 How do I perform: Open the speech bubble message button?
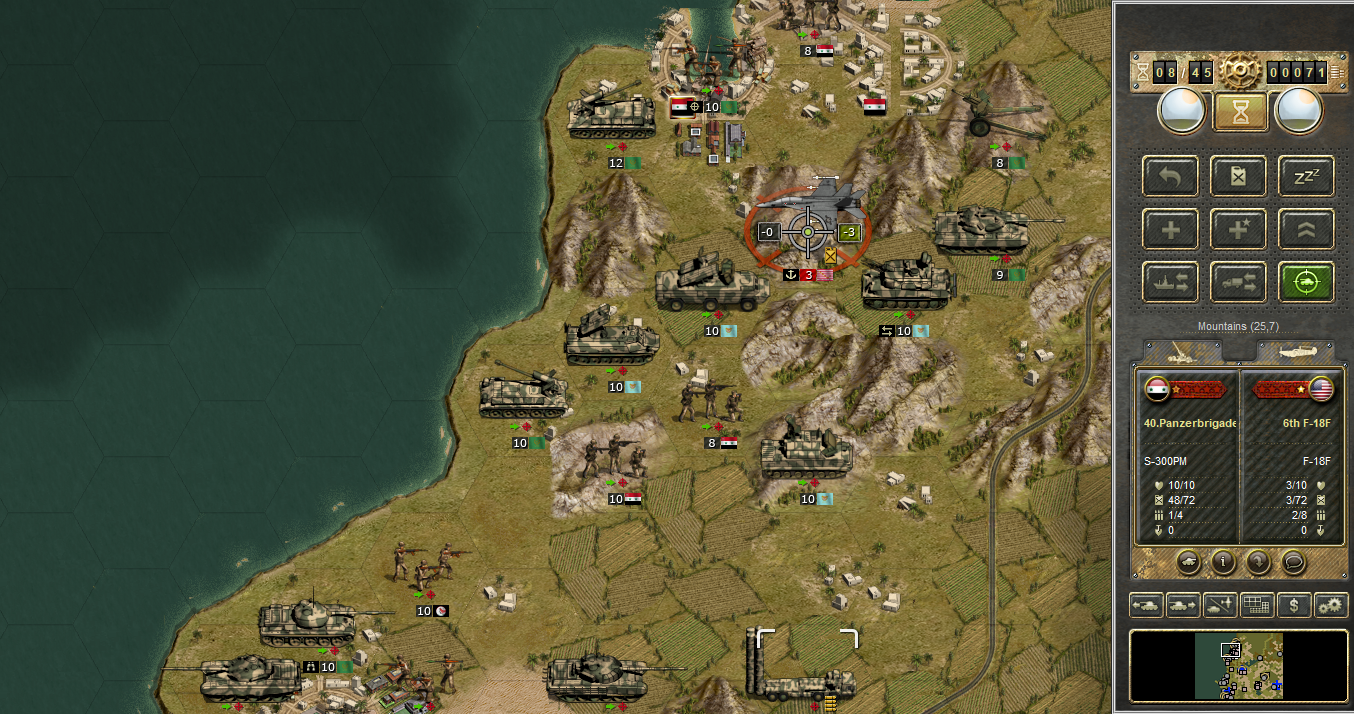point(1293,562)
